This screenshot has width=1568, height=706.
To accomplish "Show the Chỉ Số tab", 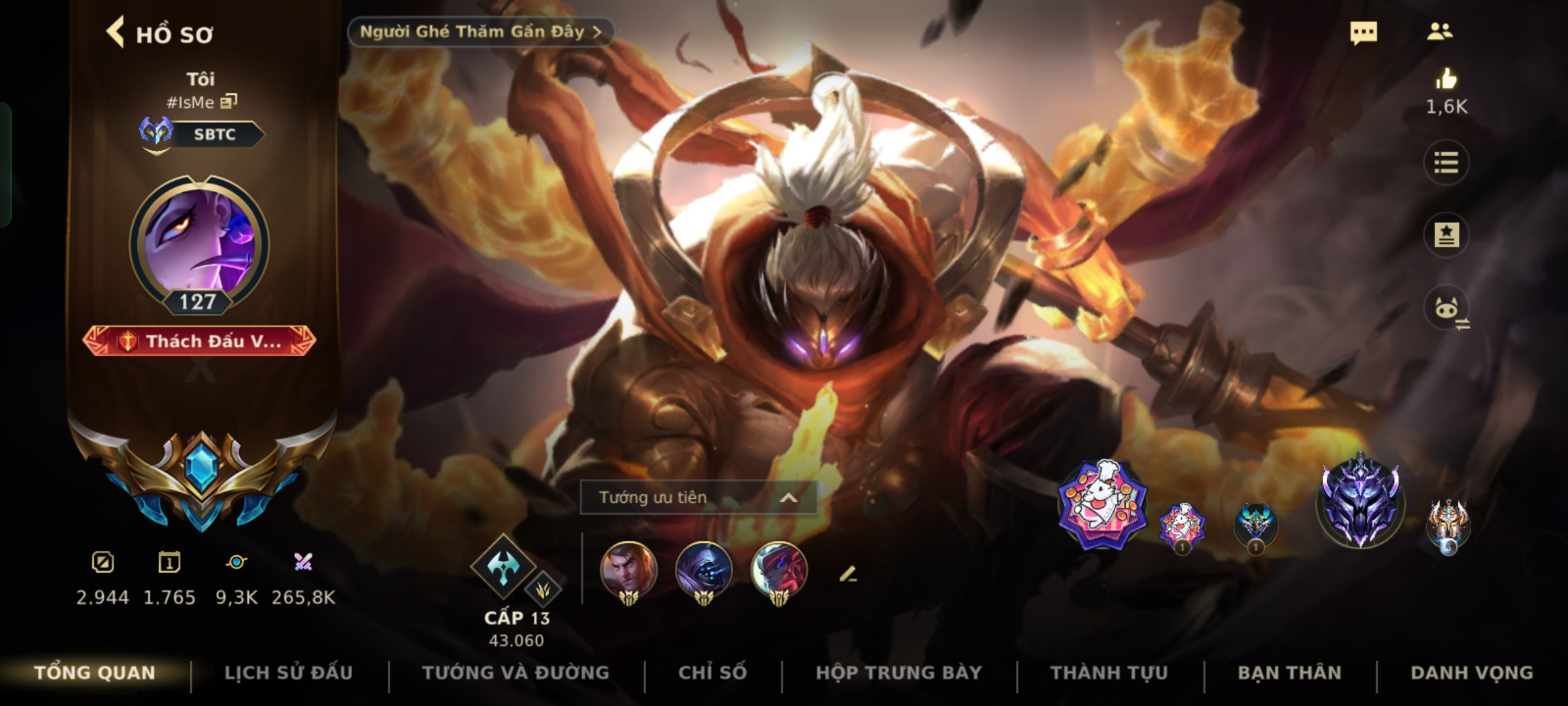I will pyautogui.click(x=712, y=673).
